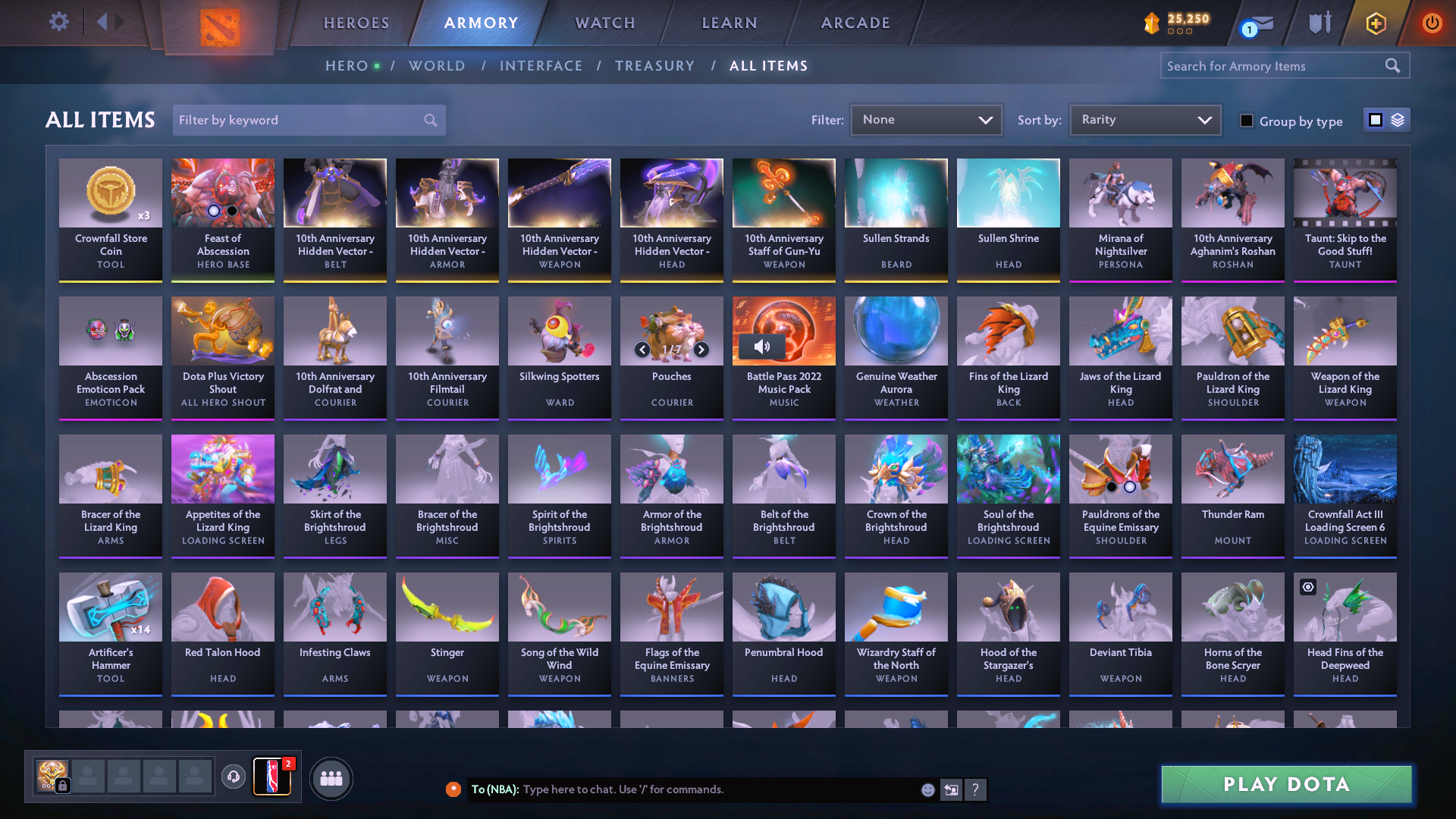Mute the Battle Pass 2022 Music Pack speaker icon

tap(763, 346)
